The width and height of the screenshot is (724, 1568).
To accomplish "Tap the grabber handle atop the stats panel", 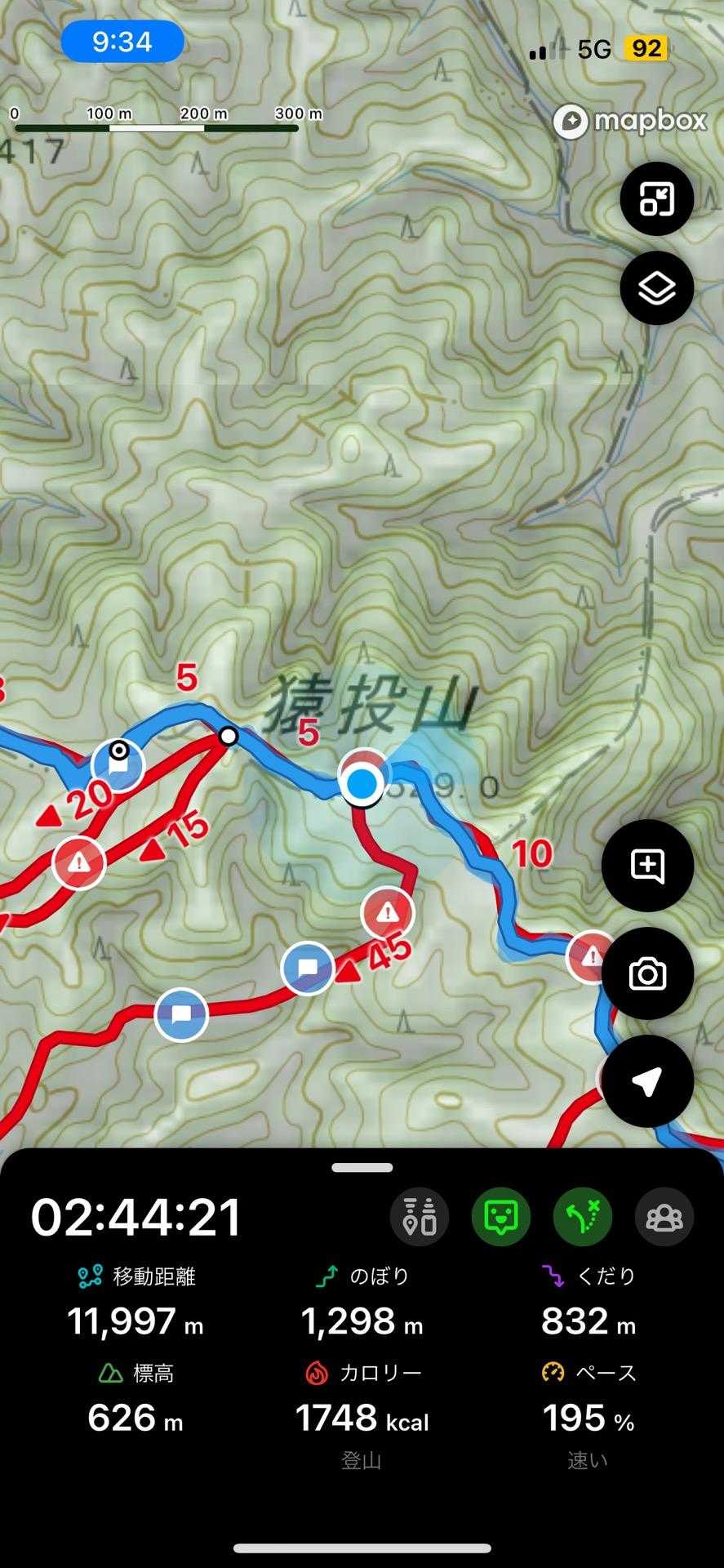I will click(x=362, y=1168).
